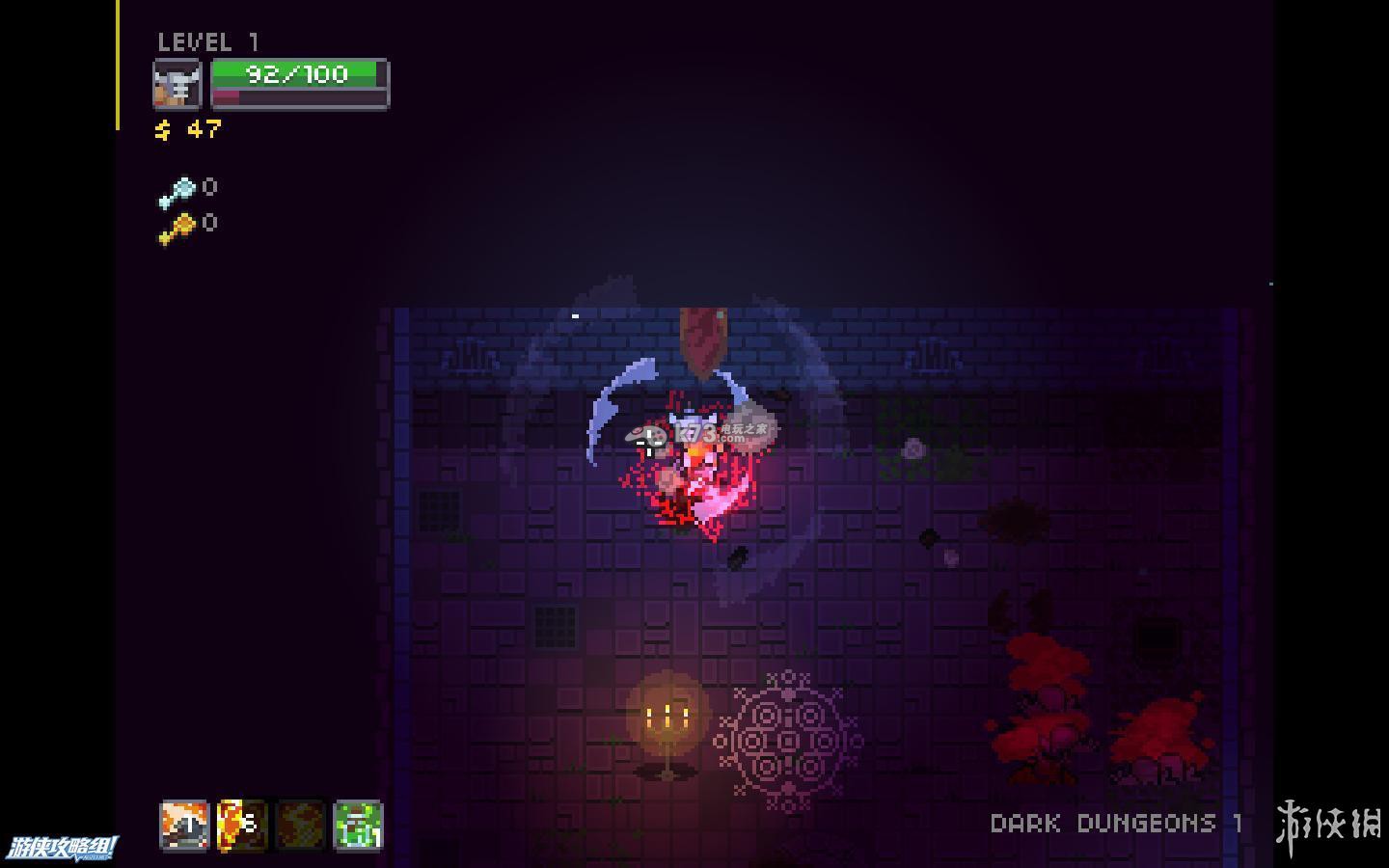Screen dimensions: 1389x868
Task: Click the gold key icon
Action: [177, 229]
